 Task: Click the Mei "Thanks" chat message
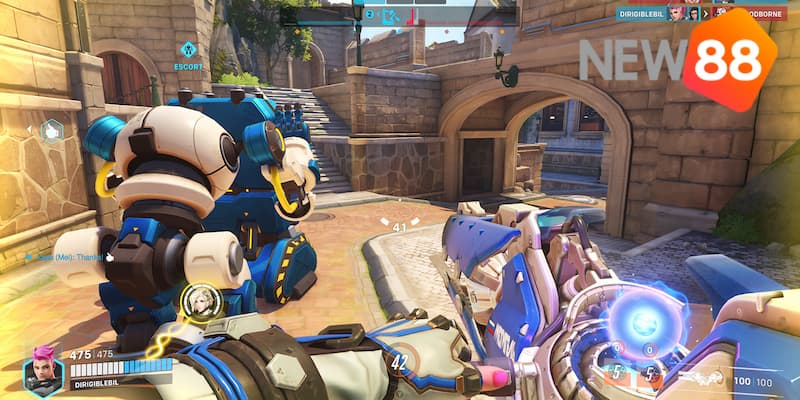pos(68,256)
